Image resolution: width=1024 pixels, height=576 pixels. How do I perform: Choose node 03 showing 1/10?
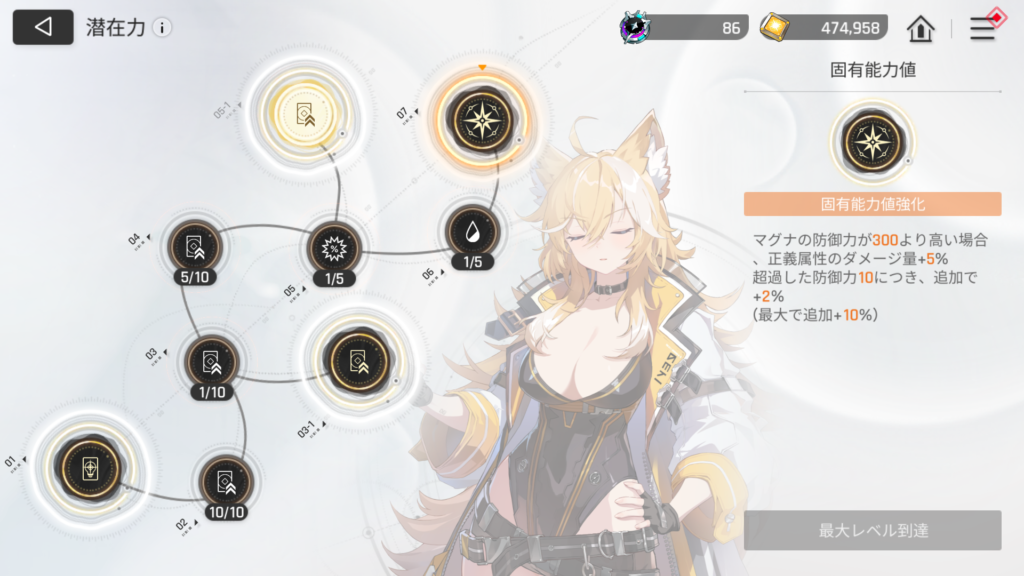click(212, 363)
